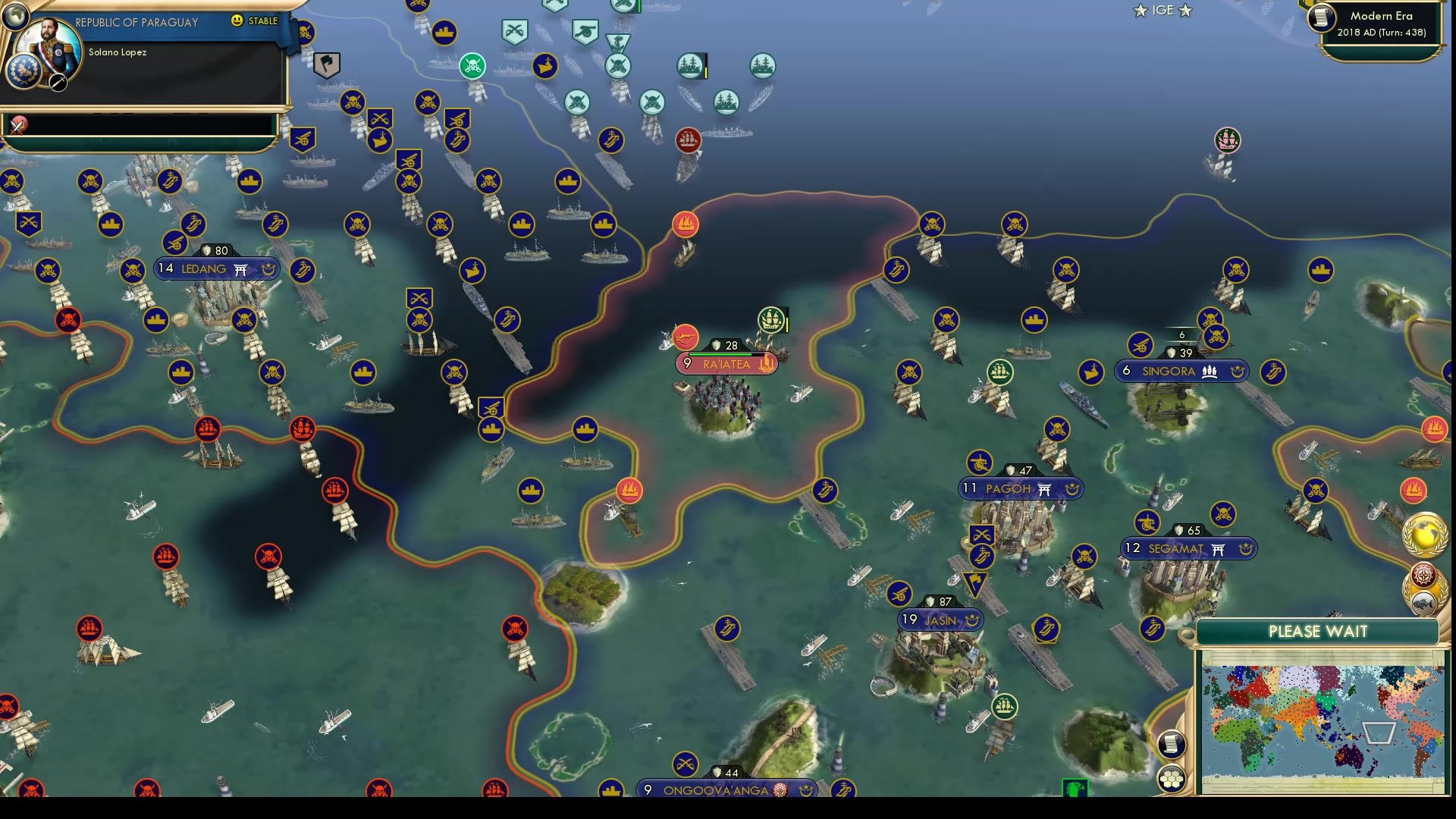Click the torii gate icon on Ledang's banner
The height and width of the screenshot is (819, 1456).
241,269
